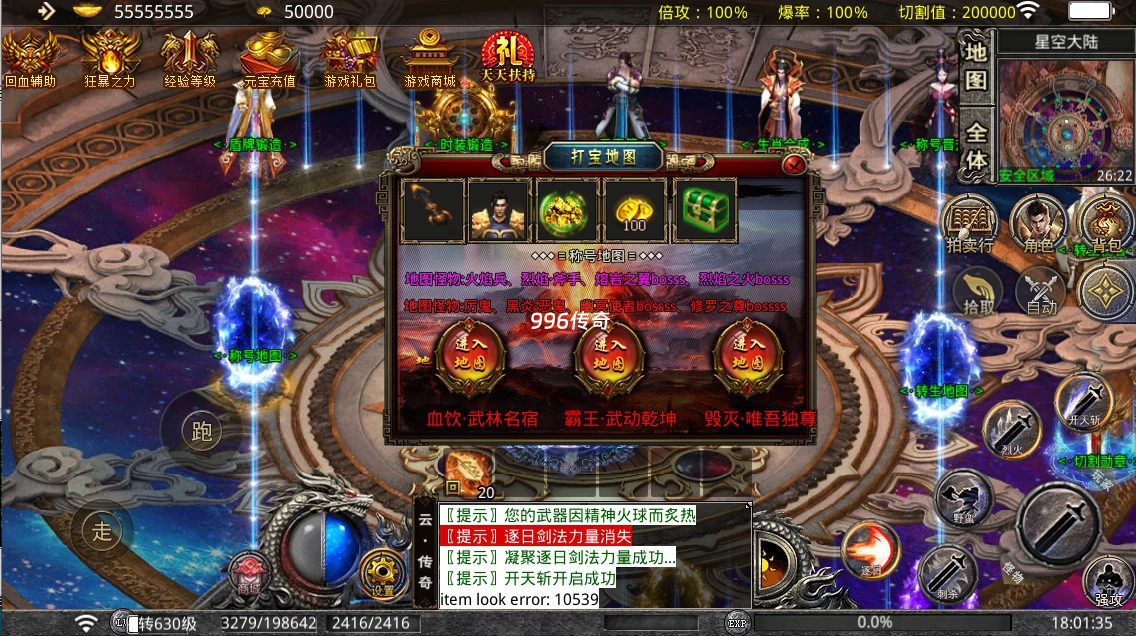
Task: Open the 设置 settings gear
Action: [x=383, y=573]
